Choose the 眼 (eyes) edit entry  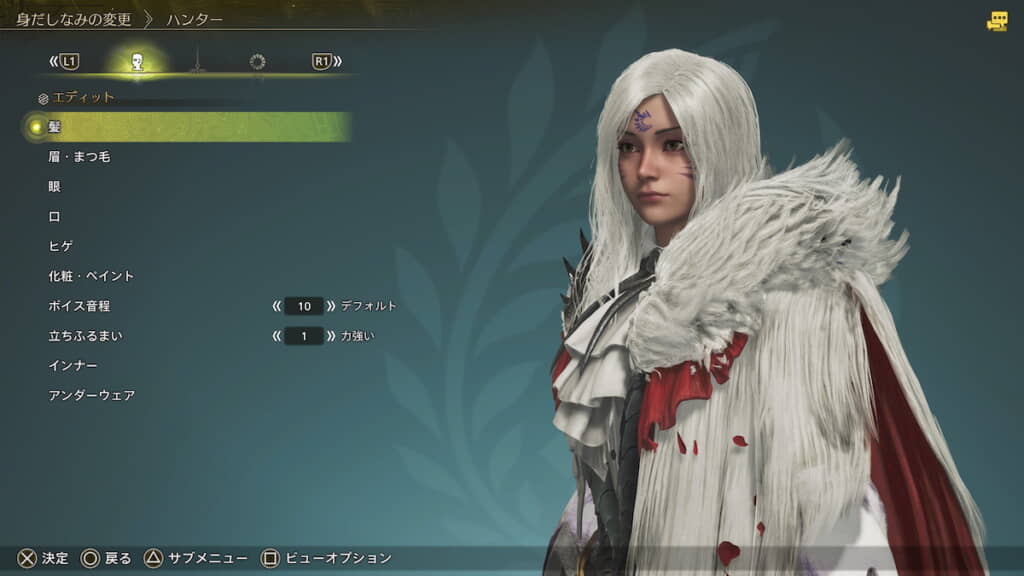point(54,187)
